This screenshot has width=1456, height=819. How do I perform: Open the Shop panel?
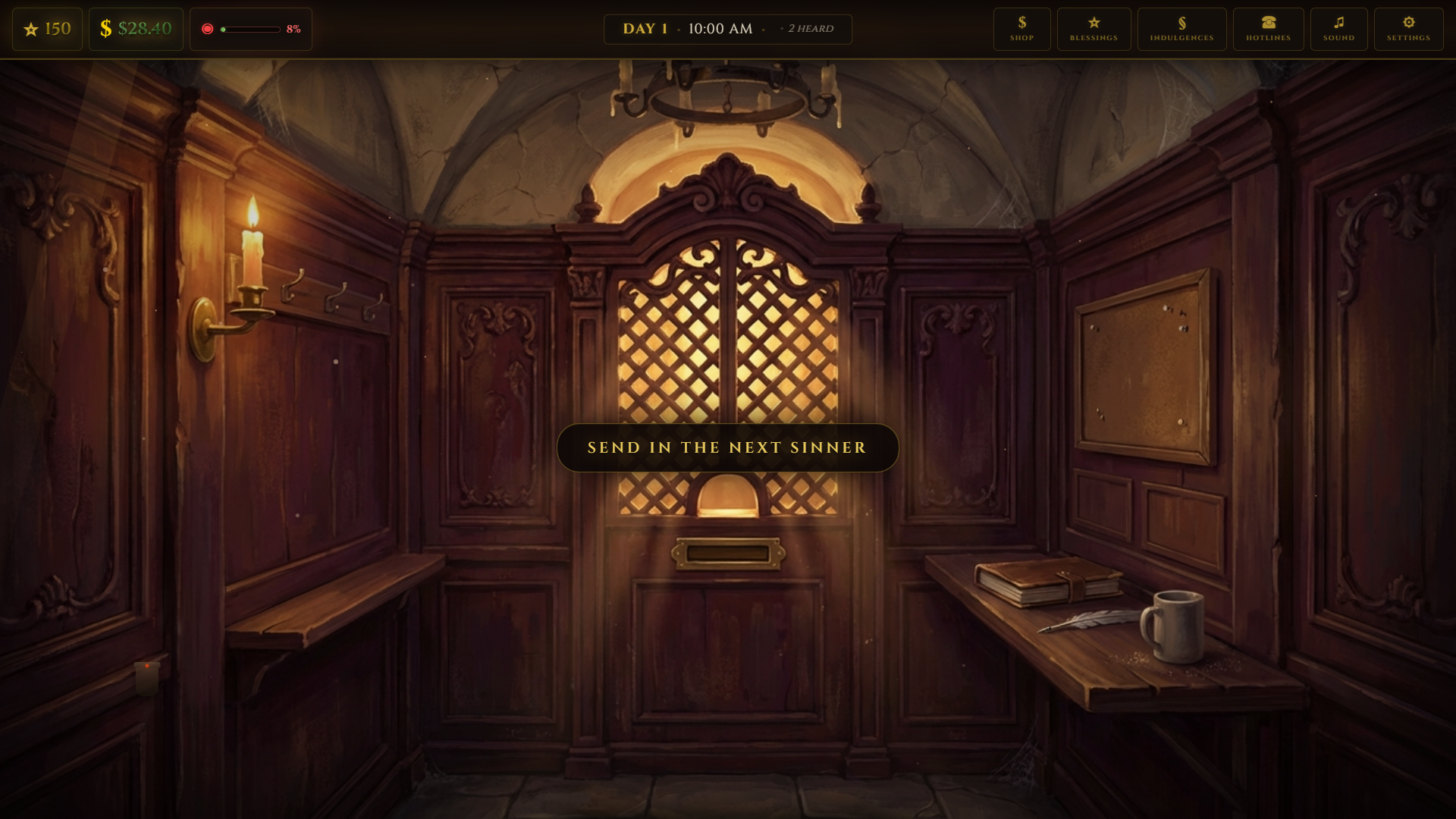(1021, 29)
